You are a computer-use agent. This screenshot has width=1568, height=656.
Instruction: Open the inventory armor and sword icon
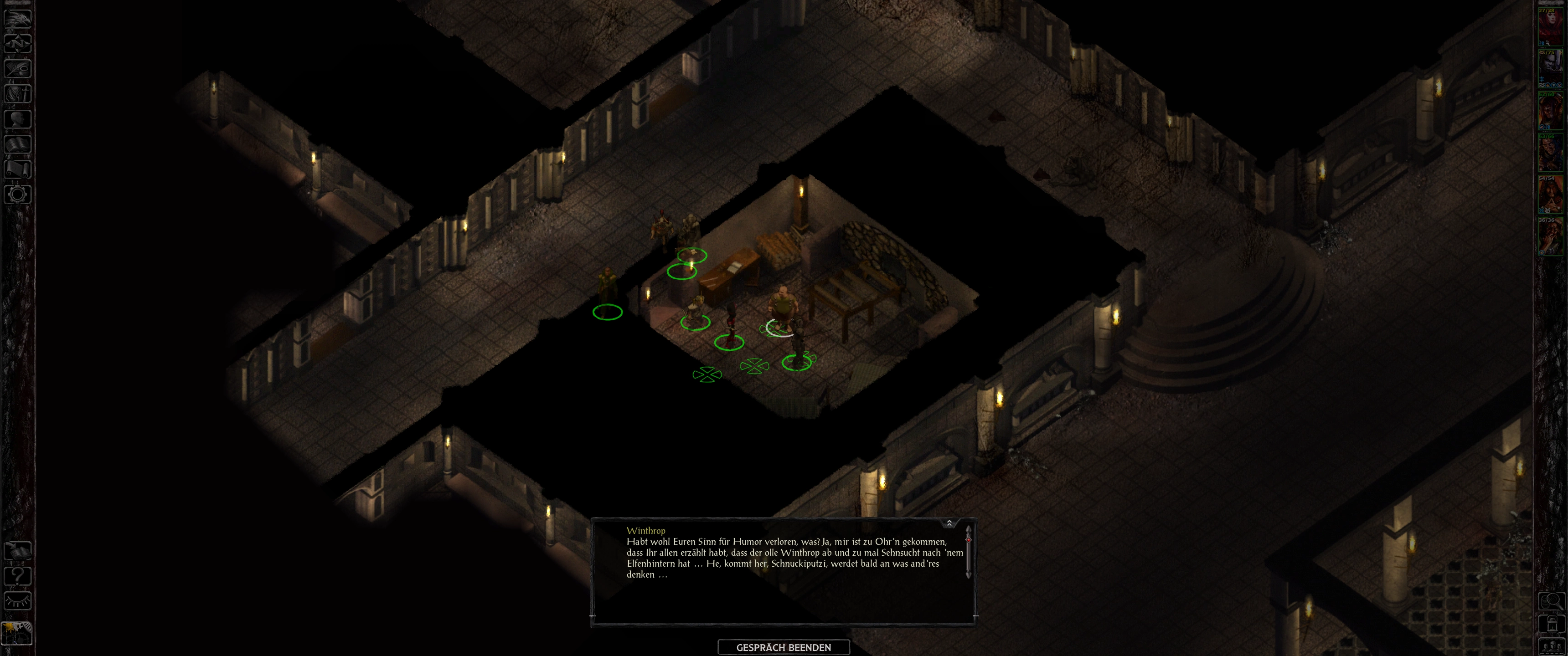[x=18, y=94]
